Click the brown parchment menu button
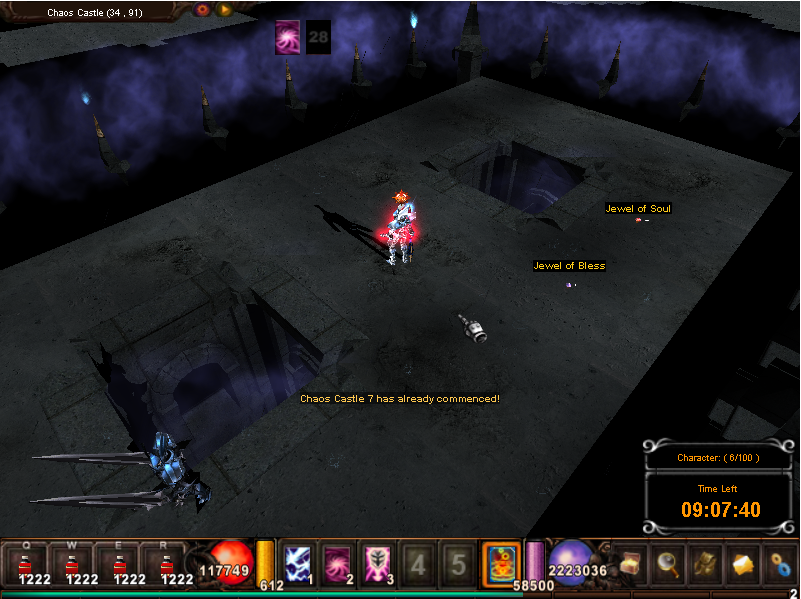The width and height of the screenshot is (801, 599). tap(704, 565)
